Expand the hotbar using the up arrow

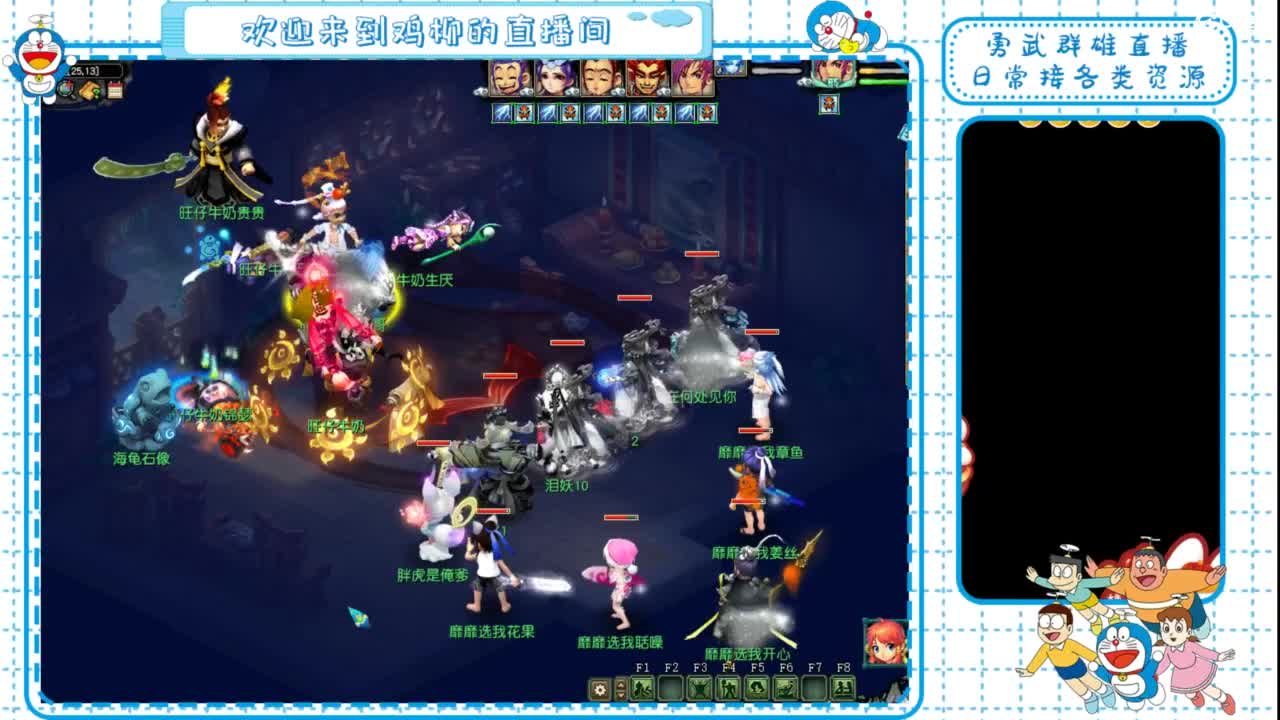pyautogui.click(x=621, y=685)
